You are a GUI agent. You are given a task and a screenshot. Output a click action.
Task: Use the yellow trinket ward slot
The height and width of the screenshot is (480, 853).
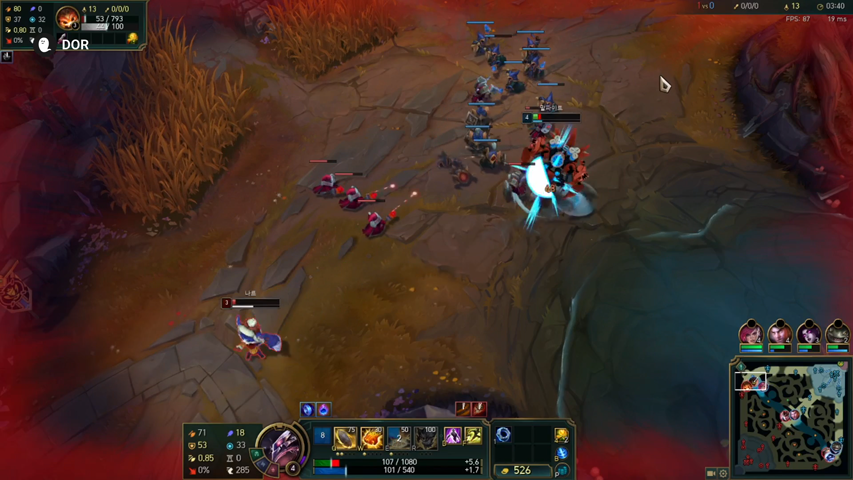point(562,434)
